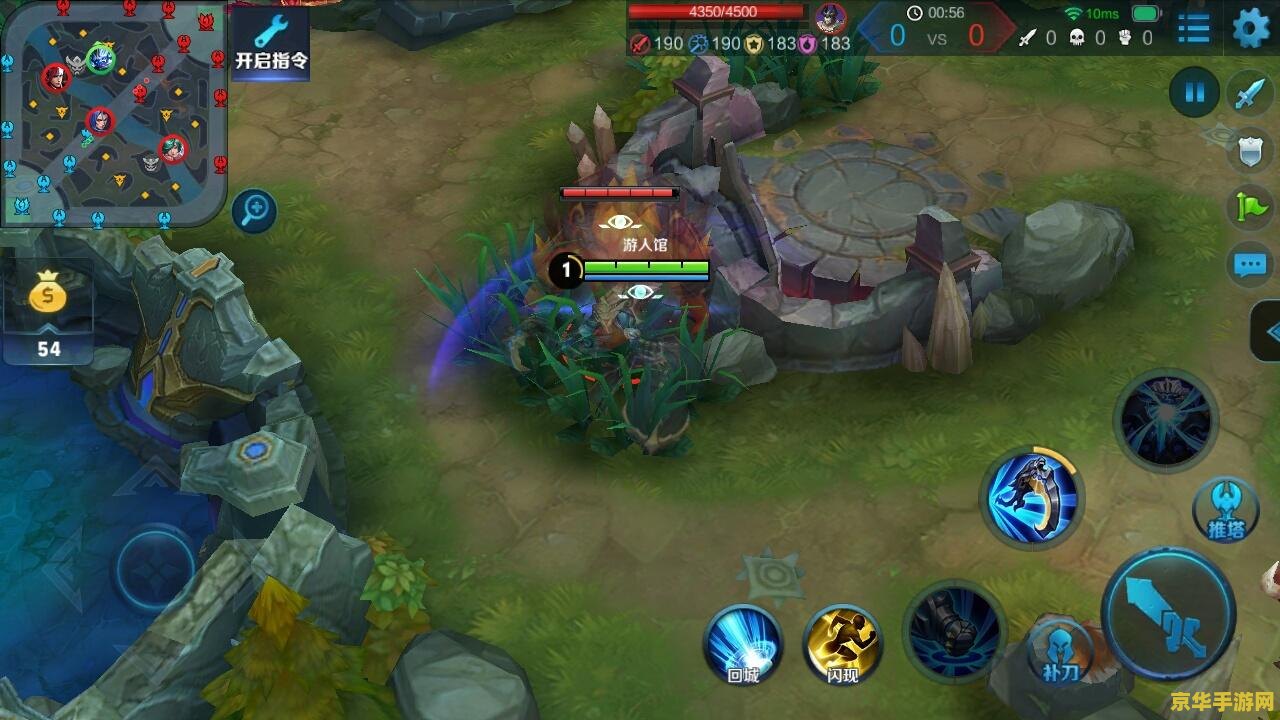Tap the 补刀 last-hit button
Image resolution: width=1280 pixels, height=720 pixels.
[x=1061, y=650]
